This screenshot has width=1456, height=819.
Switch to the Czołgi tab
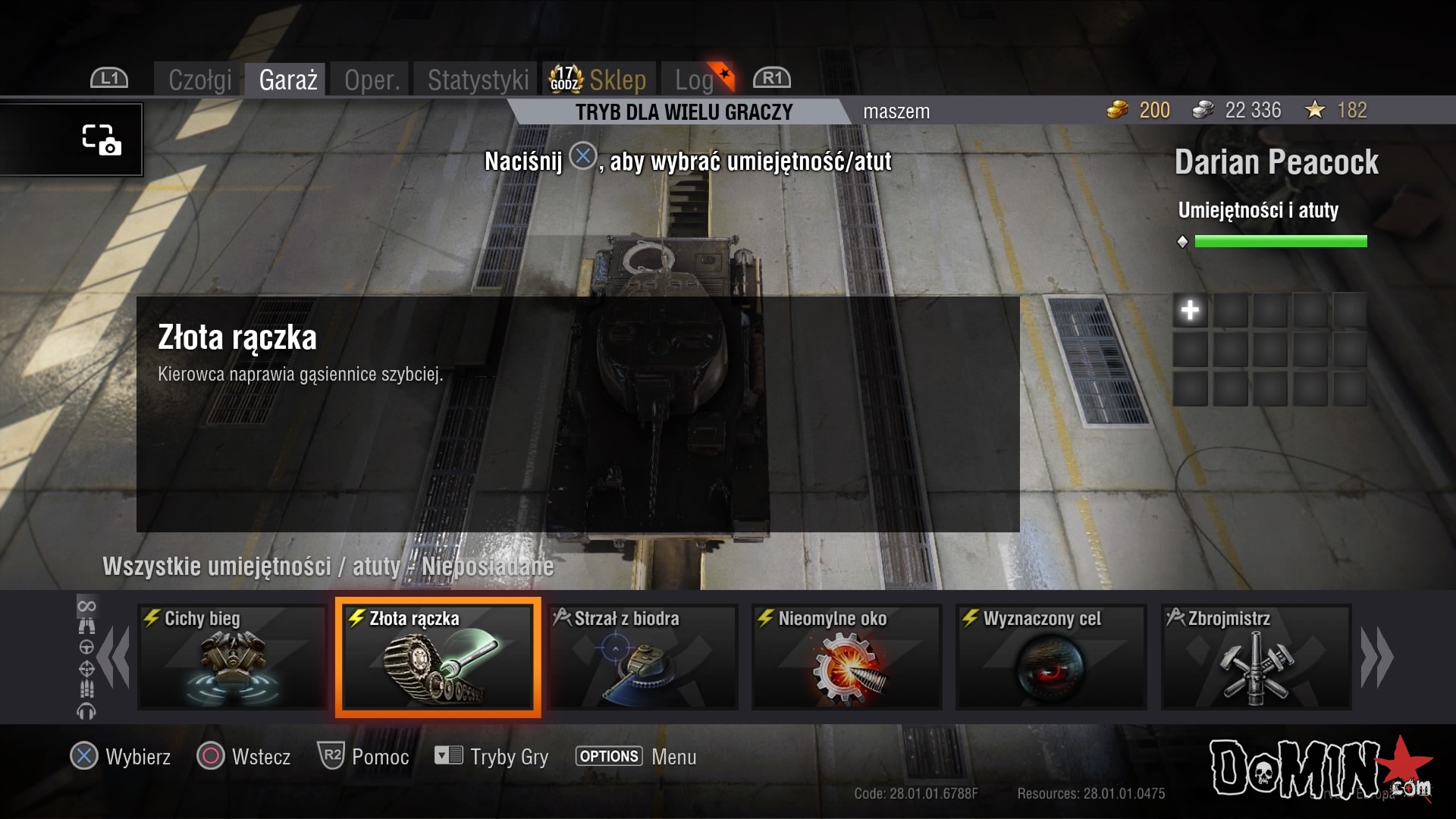[x=199, y=80]
